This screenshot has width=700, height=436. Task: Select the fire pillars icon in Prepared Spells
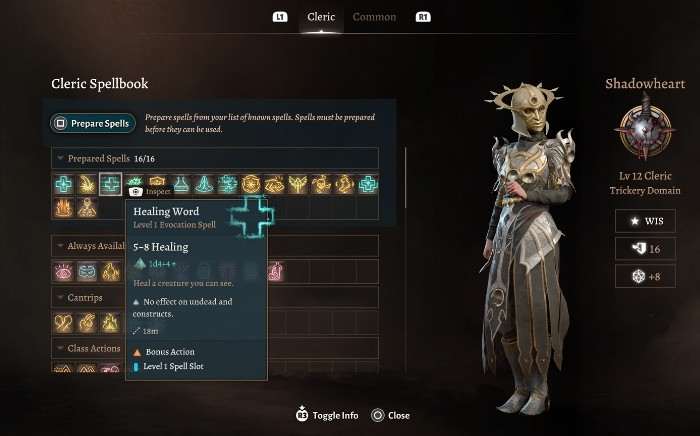click(63, 208)
